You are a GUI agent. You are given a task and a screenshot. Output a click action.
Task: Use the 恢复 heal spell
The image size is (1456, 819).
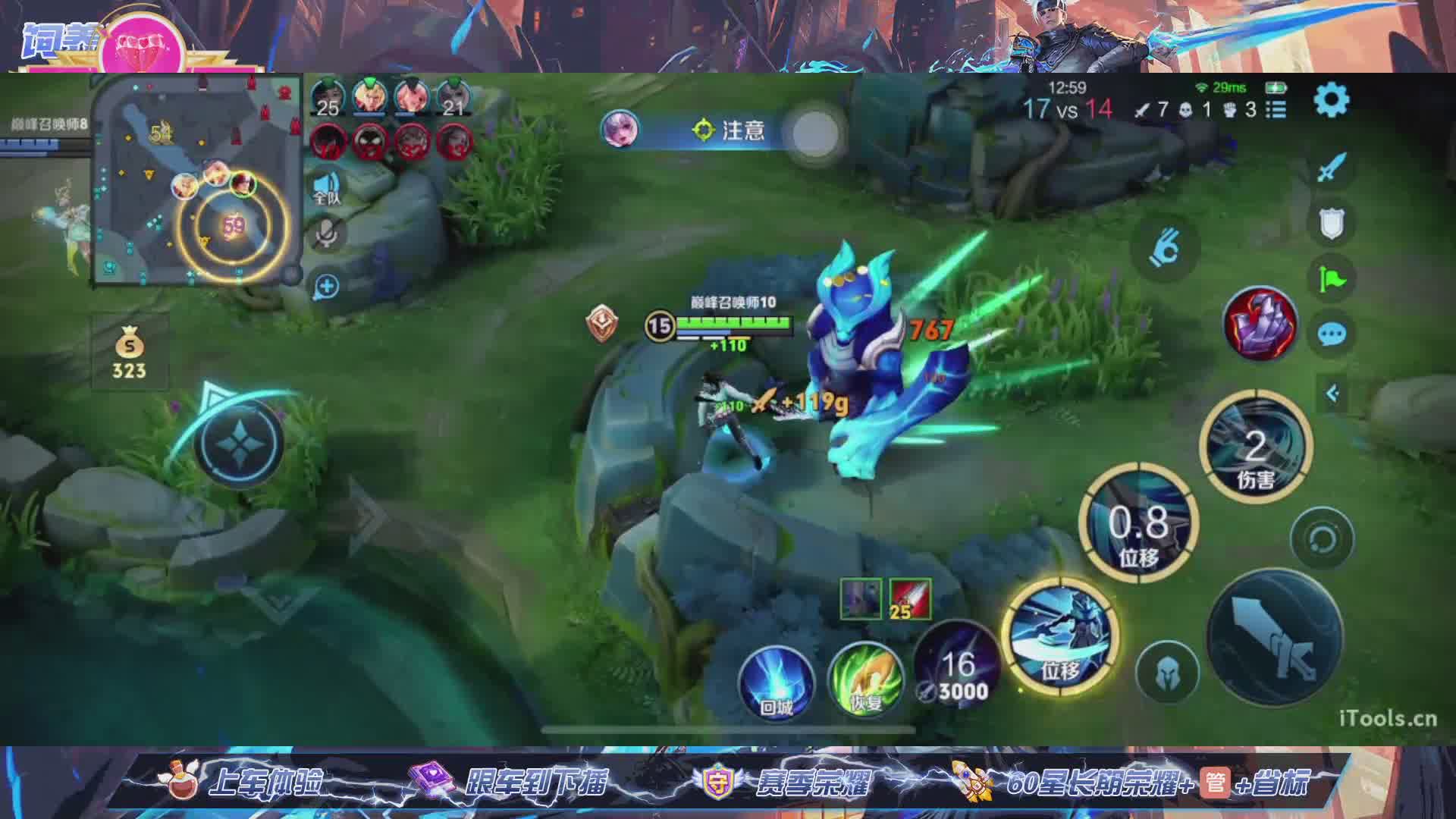pos(864,679)
